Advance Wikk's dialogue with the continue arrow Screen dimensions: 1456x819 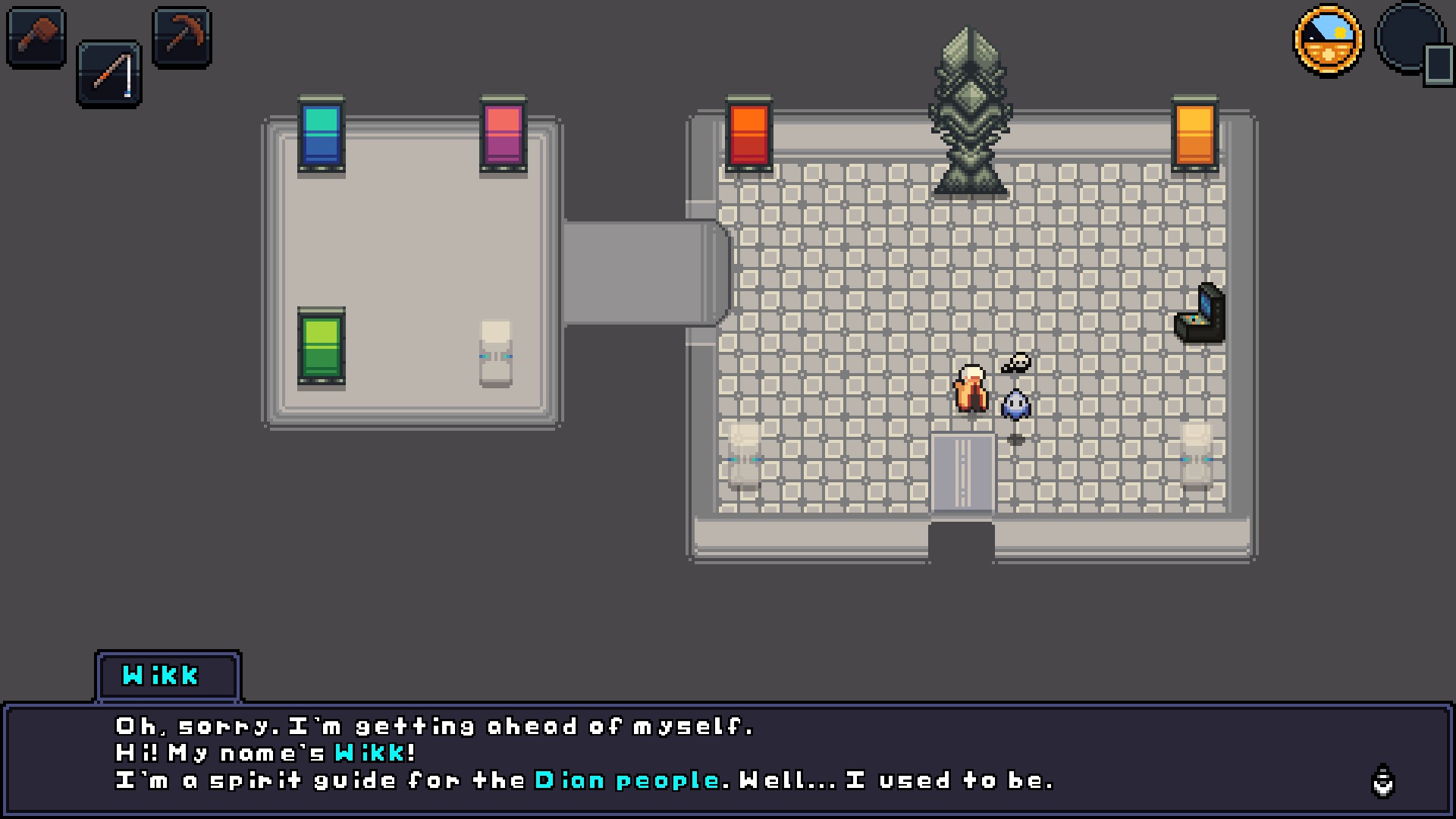(1383, 781)
